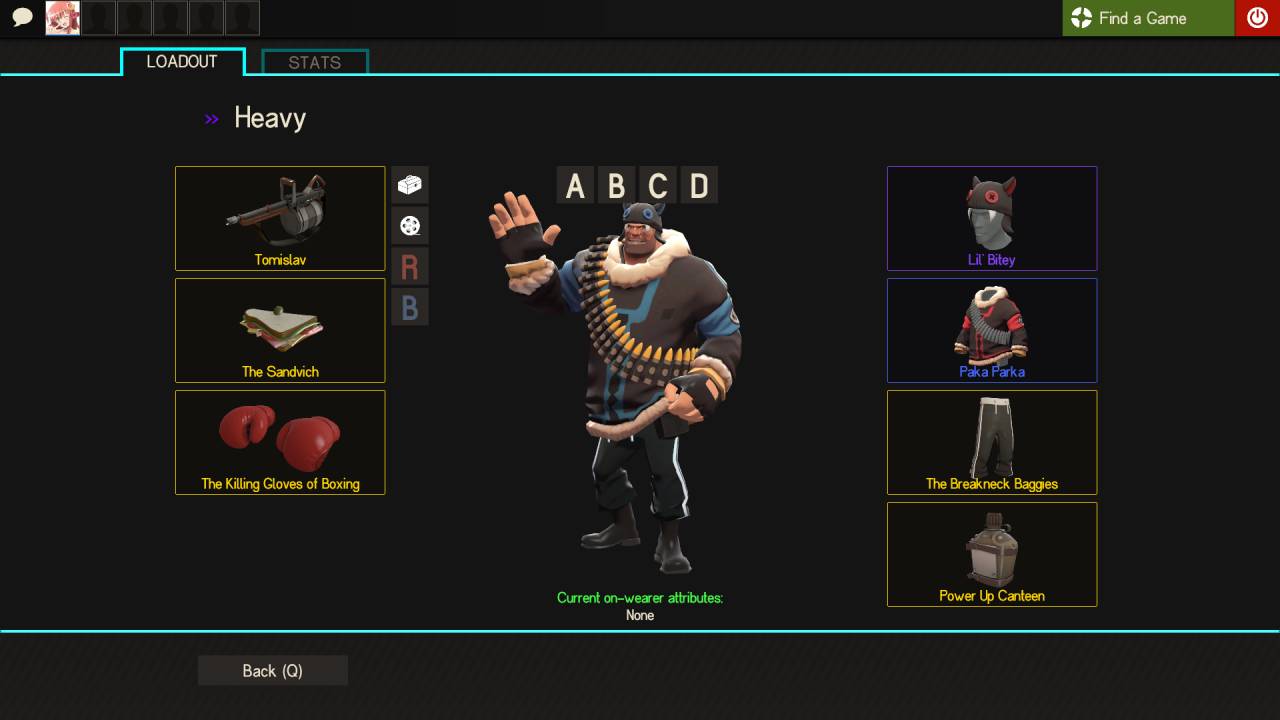Select the Loadout tab

coord(182,62)
